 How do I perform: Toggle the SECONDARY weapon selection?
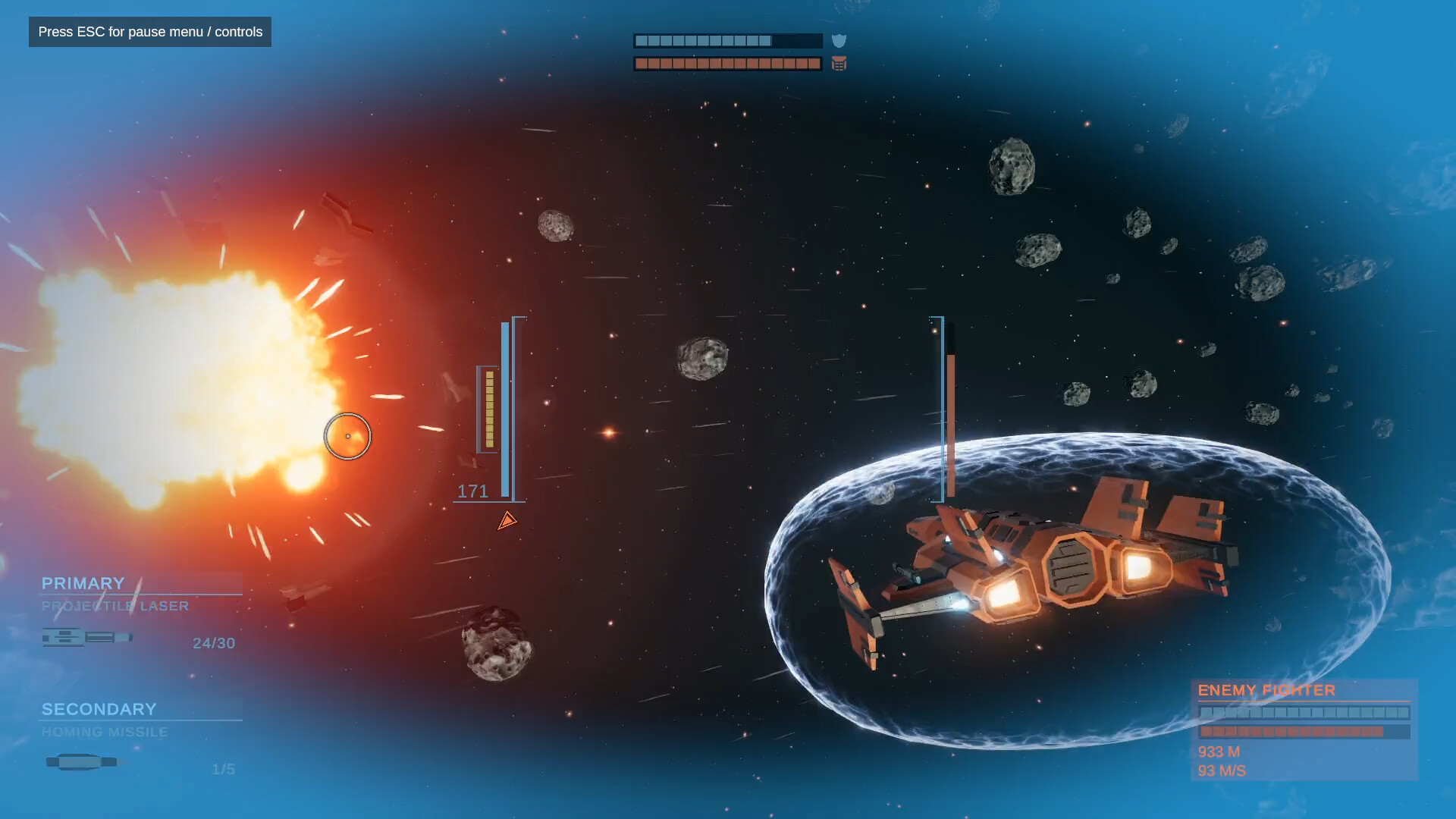[99, 709]
